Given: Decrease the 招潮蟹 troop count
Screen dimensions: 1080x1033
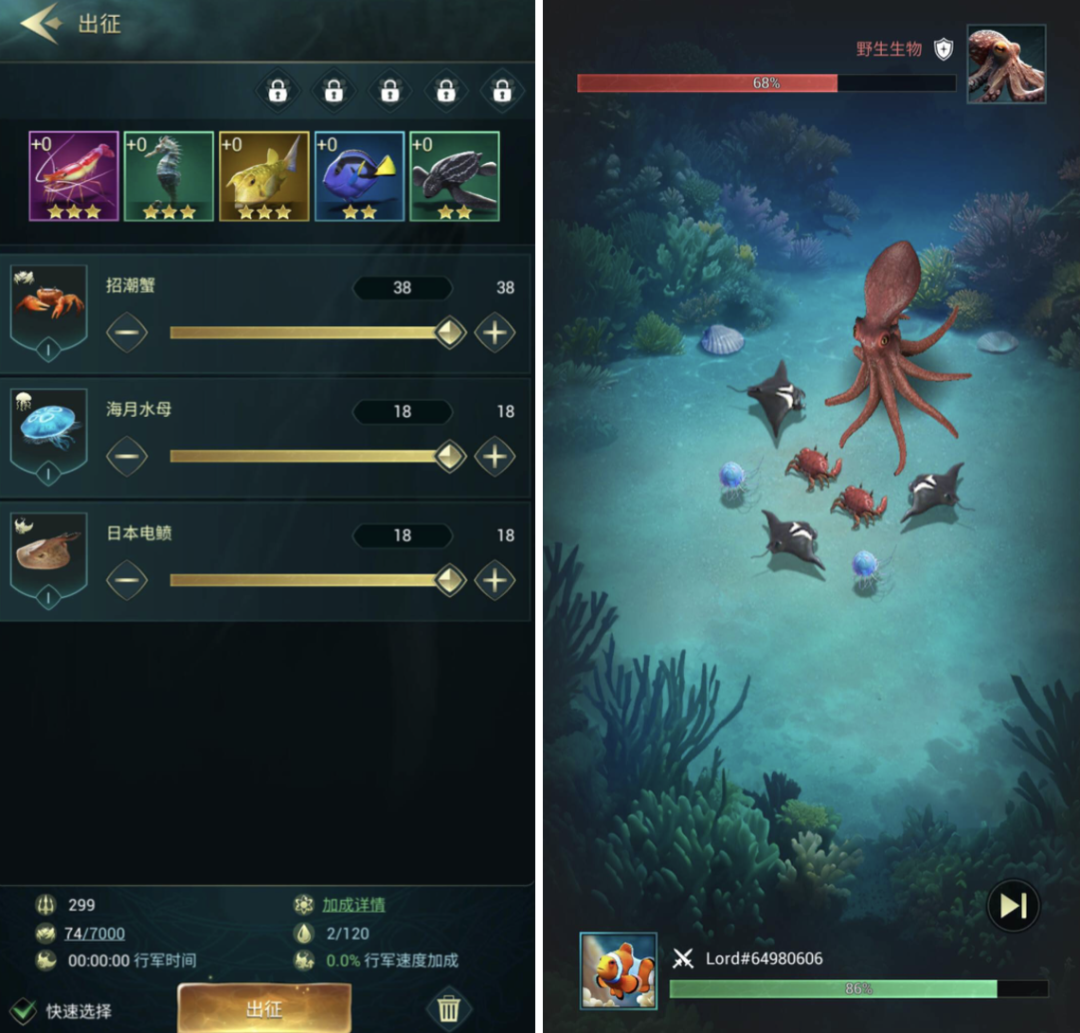Looking at the screenshot, I should point(127,333).
